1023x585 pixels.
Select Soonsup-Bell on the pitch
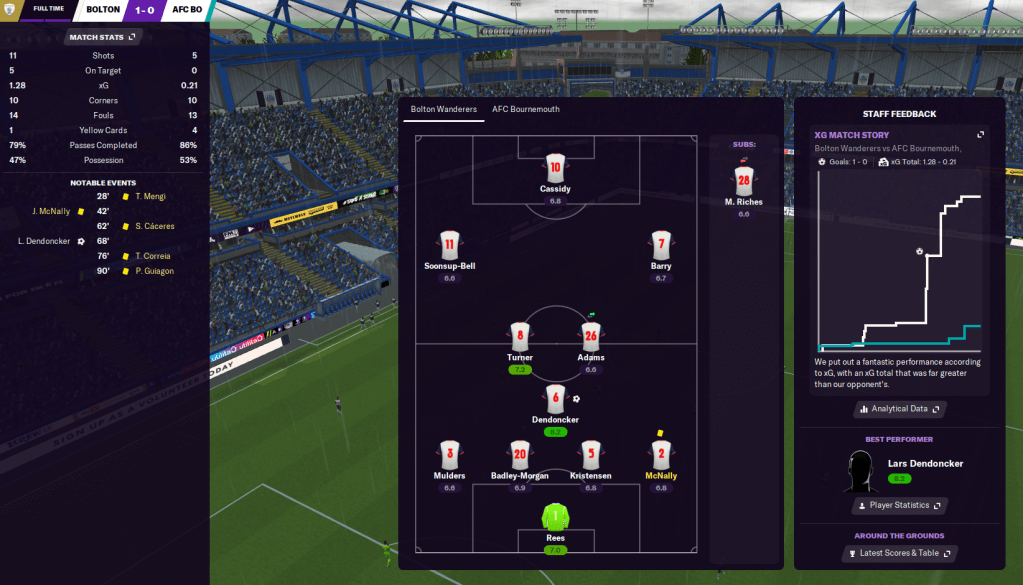(449, 245)
